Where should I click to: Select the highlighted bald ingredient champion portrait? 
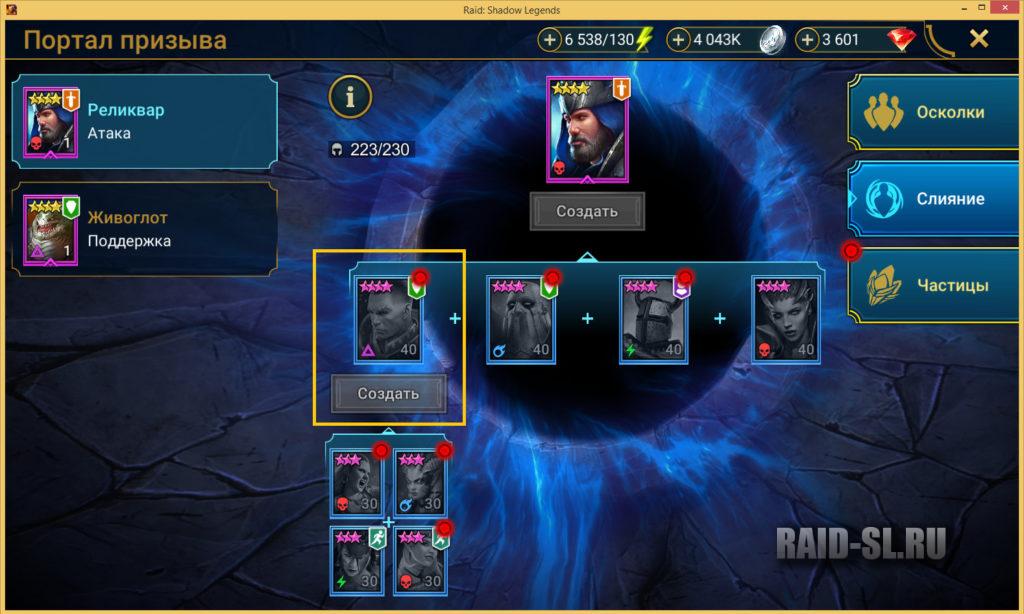(389, 320)
